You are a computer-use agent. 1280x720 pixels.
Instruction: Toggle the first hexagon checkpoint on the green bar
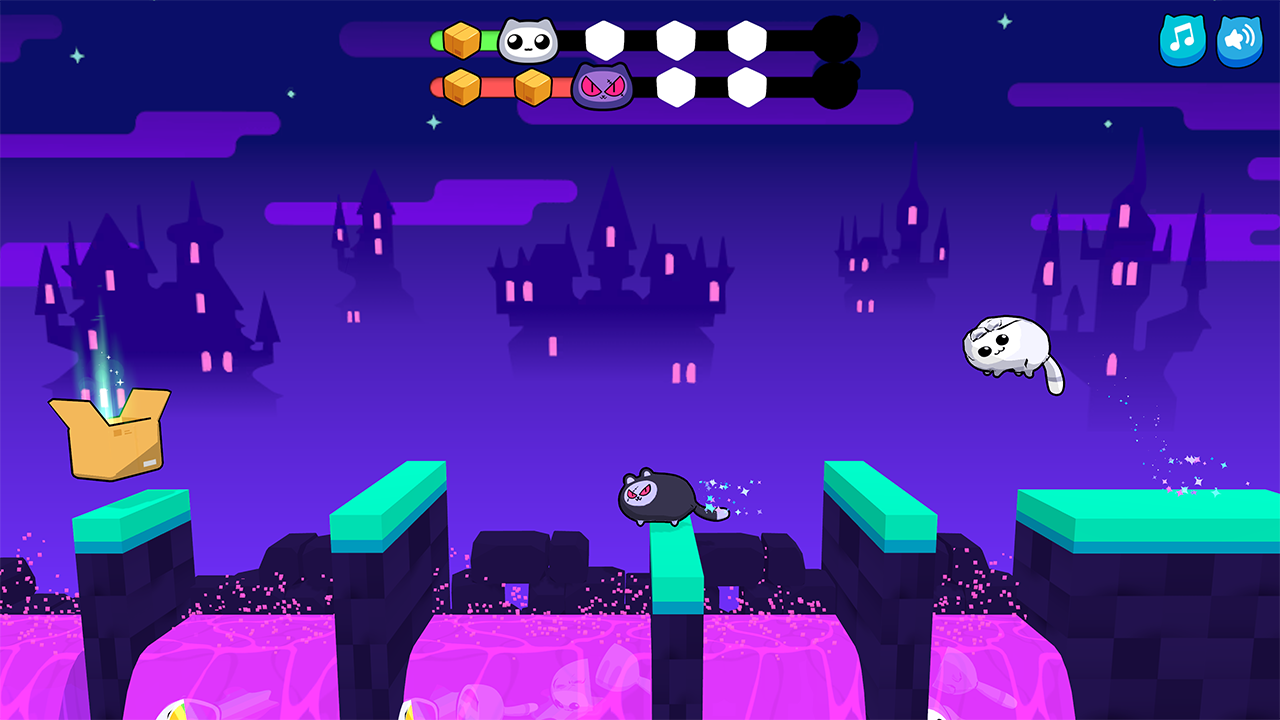605,38
